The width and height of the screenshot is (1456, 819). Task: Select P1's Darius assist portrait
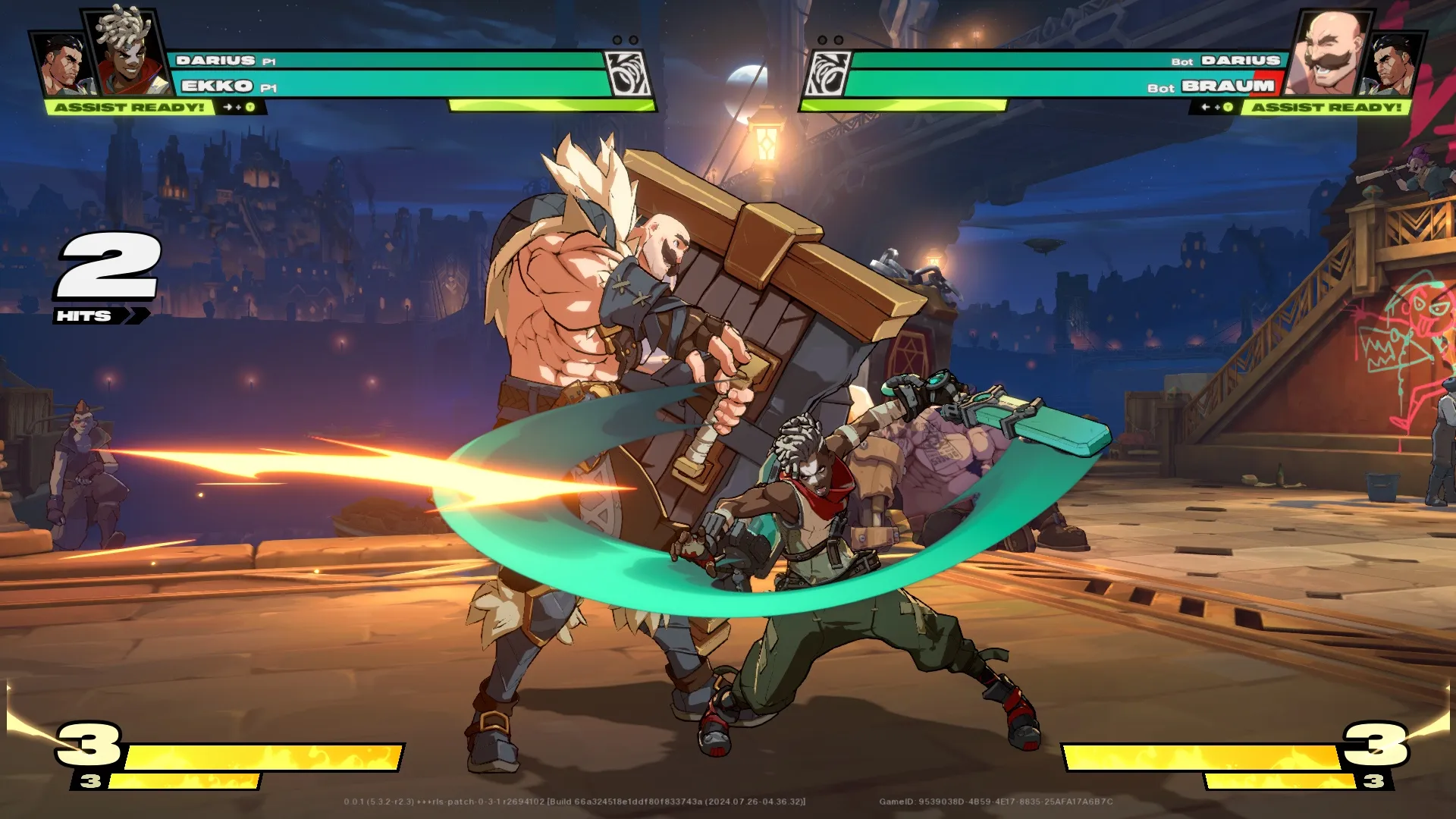tap(64, 64)
